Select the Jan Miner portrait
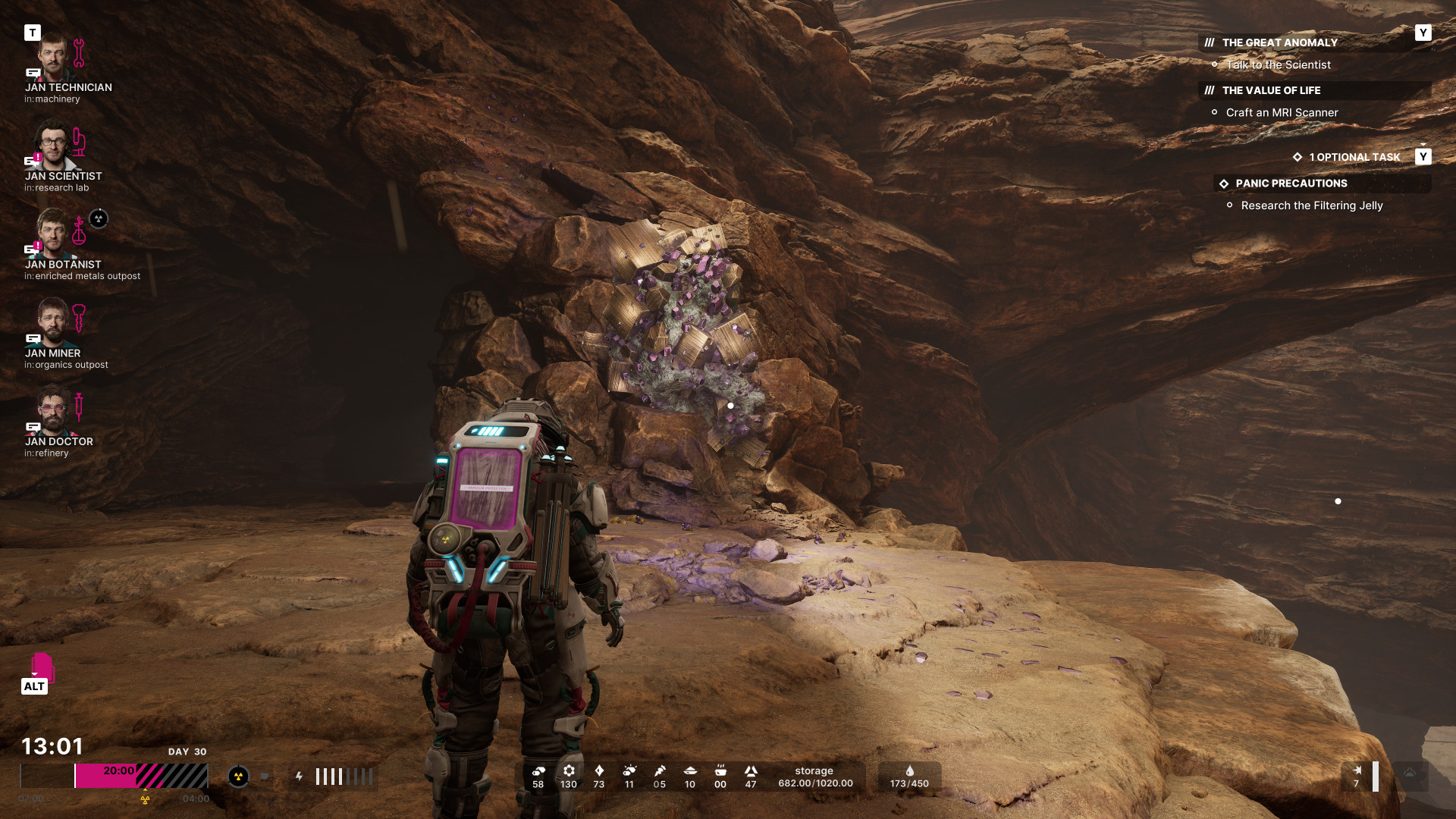Screen dimensions: 1456x819 coord(53,323)
